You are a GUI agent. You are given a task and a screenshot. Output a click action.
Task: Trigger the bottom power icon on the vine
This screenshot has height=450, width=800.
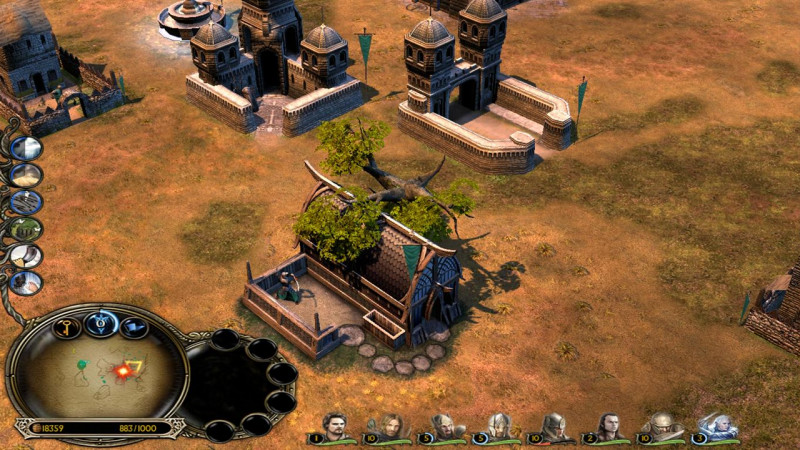25,282
